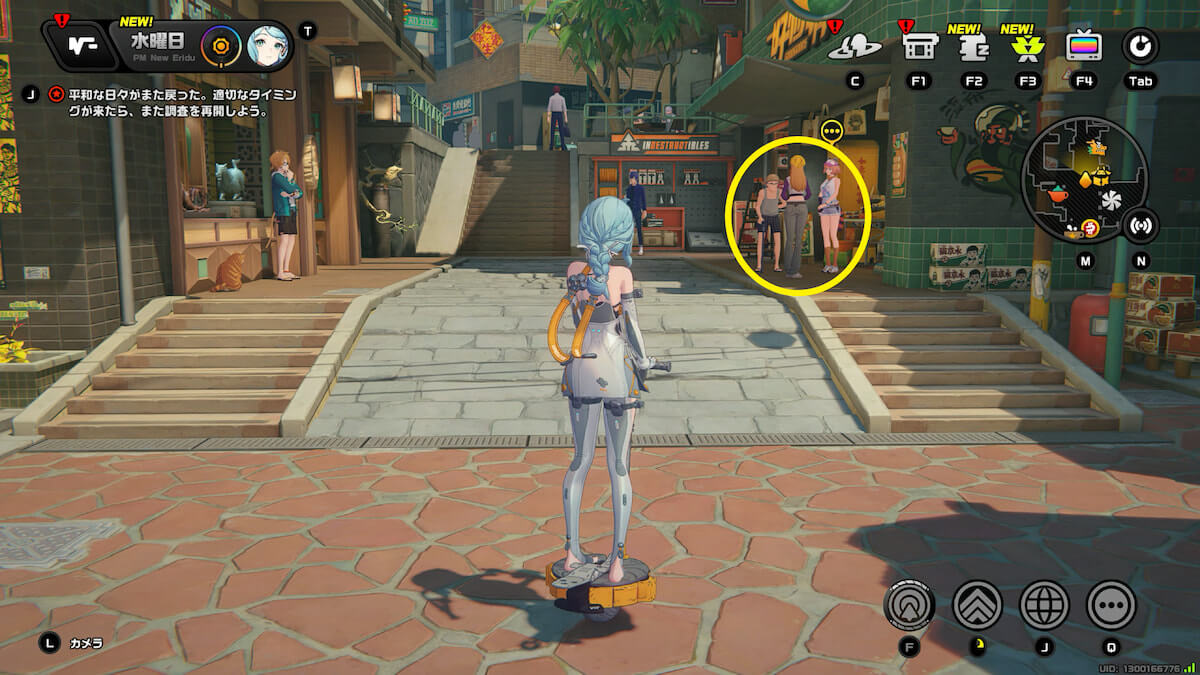Open the globe icon button

pos(1044,604)
